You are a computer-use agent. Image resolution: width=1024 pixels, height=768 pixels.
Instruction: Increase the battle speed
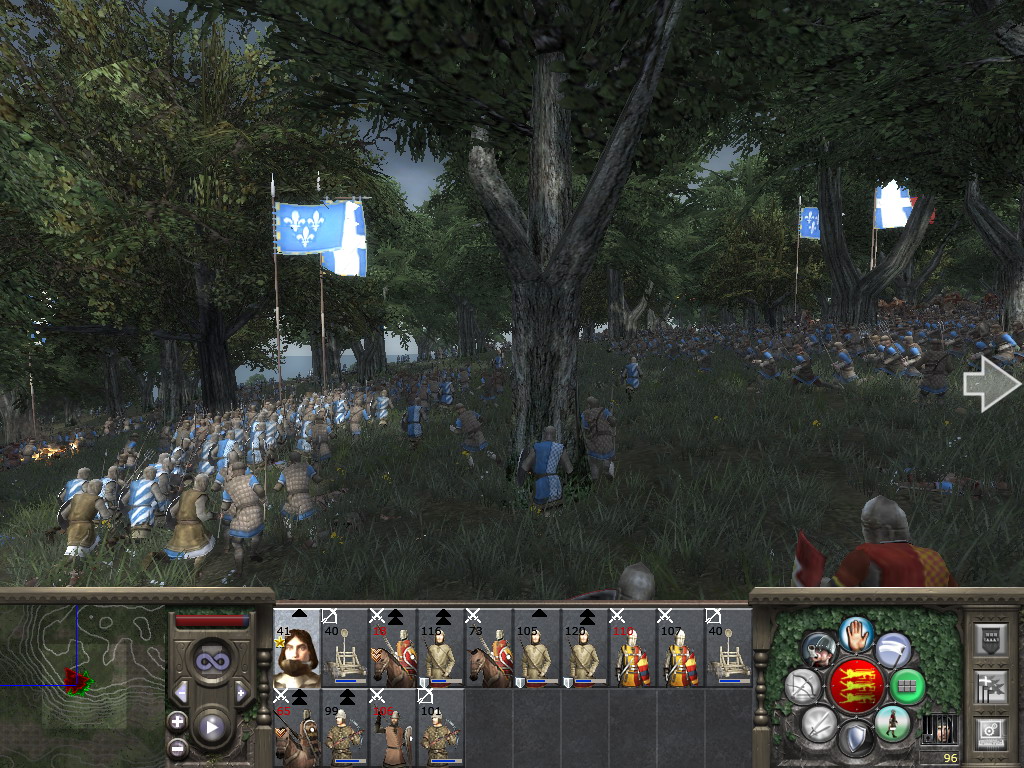[x=241, y=693]
